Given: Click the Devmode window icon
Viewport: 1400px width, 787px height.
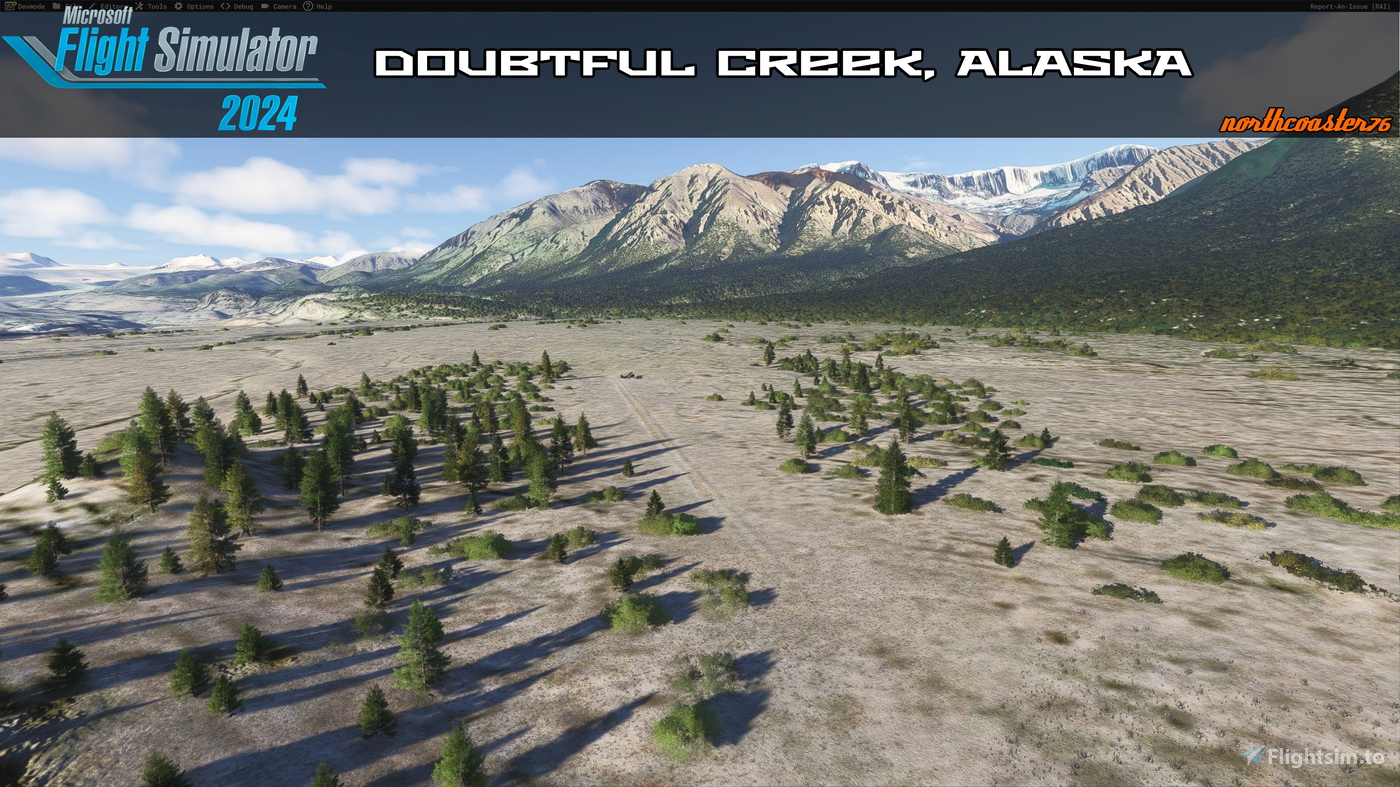Looking at the screenshot, I should [x=9, y=5].
